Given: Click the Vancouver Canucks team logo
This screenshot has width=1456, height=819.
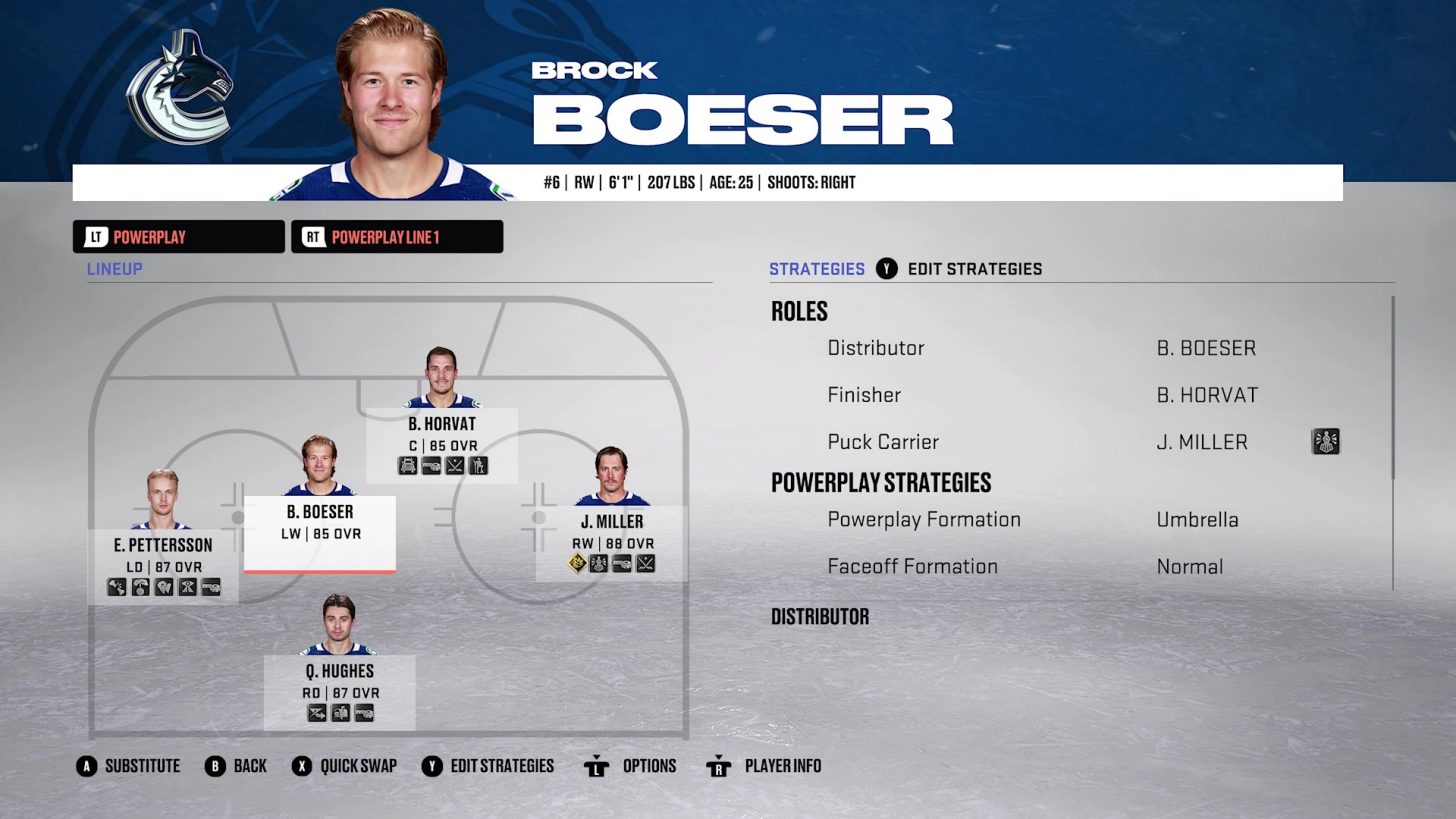Looking at the screenshot, I should 178,86.
